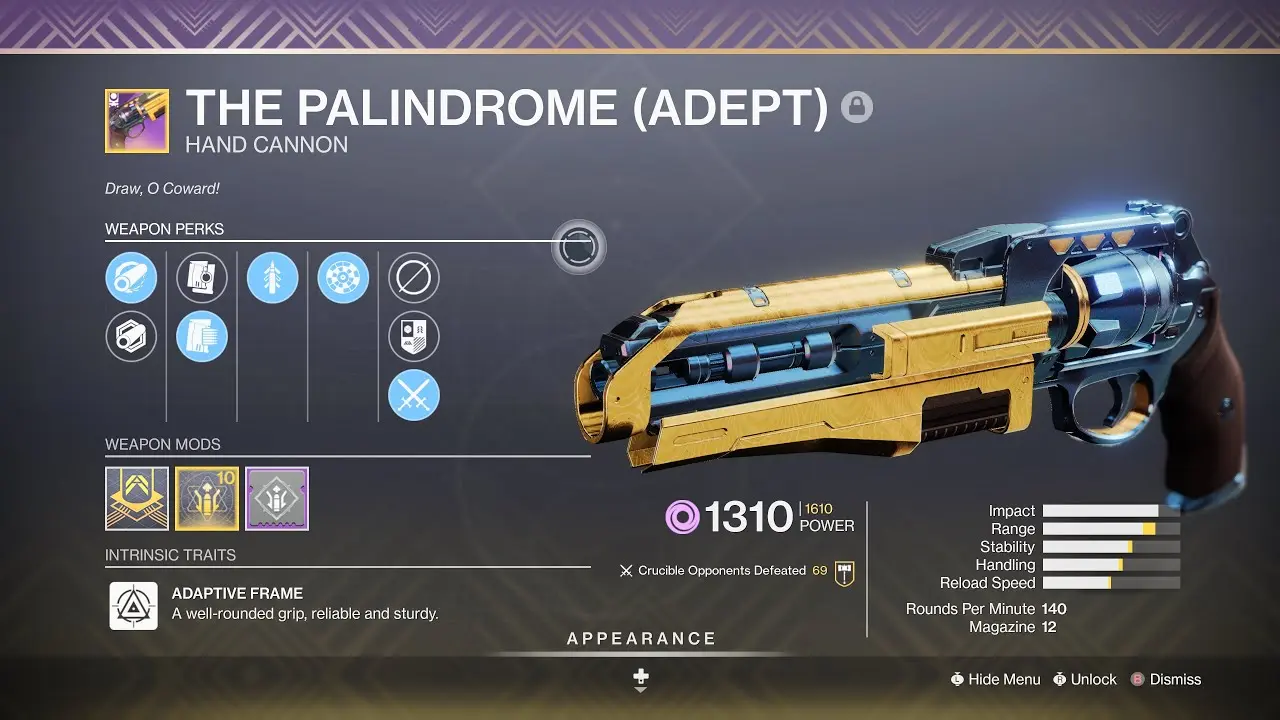Expand the Appearance section
Viewport: 1280px width, 720px height.
pyautogui.click(x=640, y=637)
